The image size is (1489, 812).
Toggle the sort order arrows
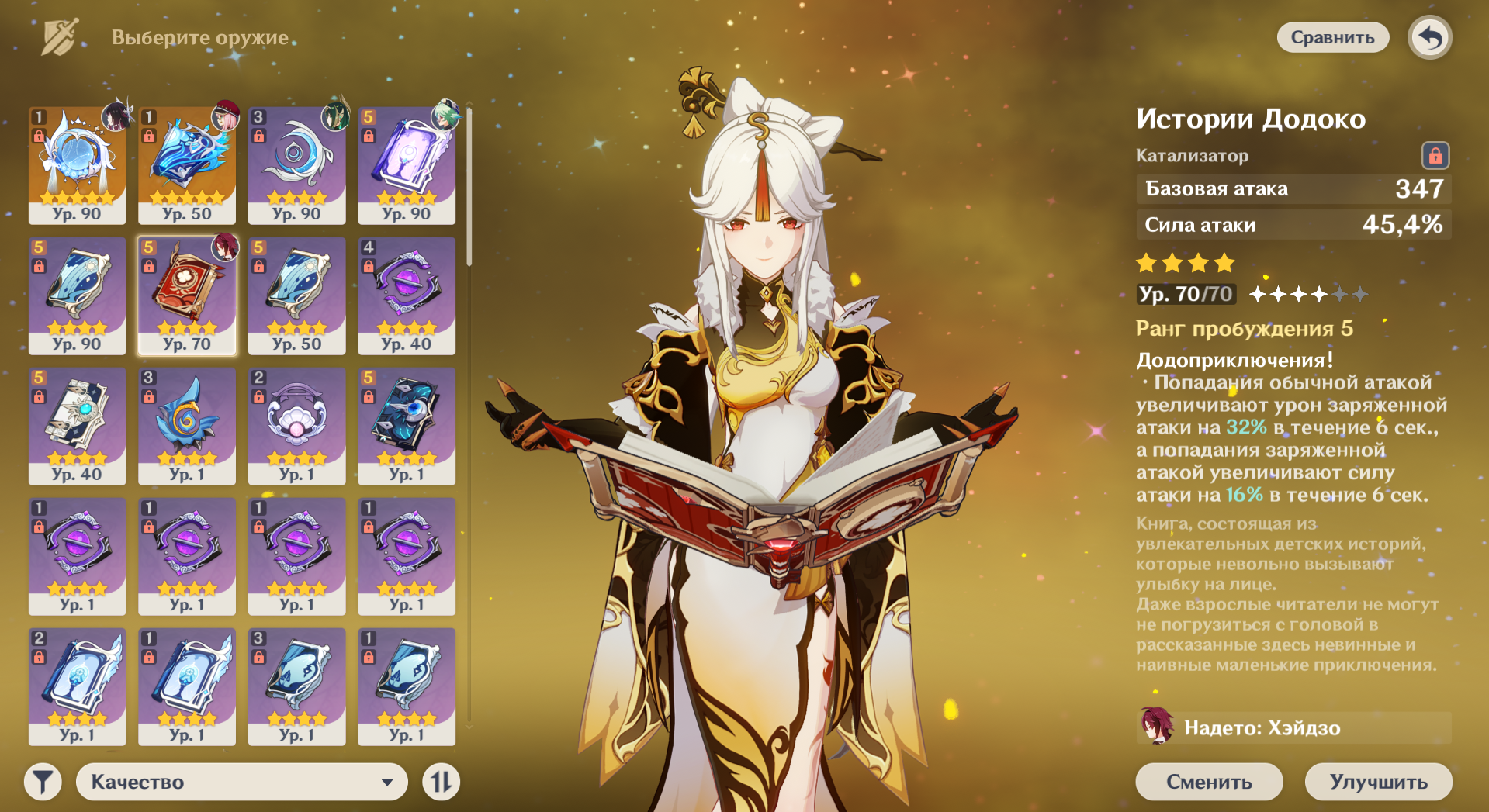click(441, 782)
